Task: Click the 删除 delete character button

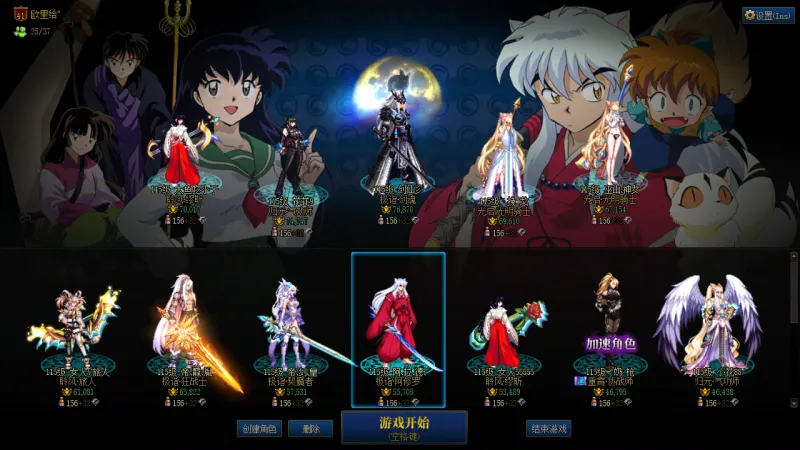Action: [x=310, y=429]
